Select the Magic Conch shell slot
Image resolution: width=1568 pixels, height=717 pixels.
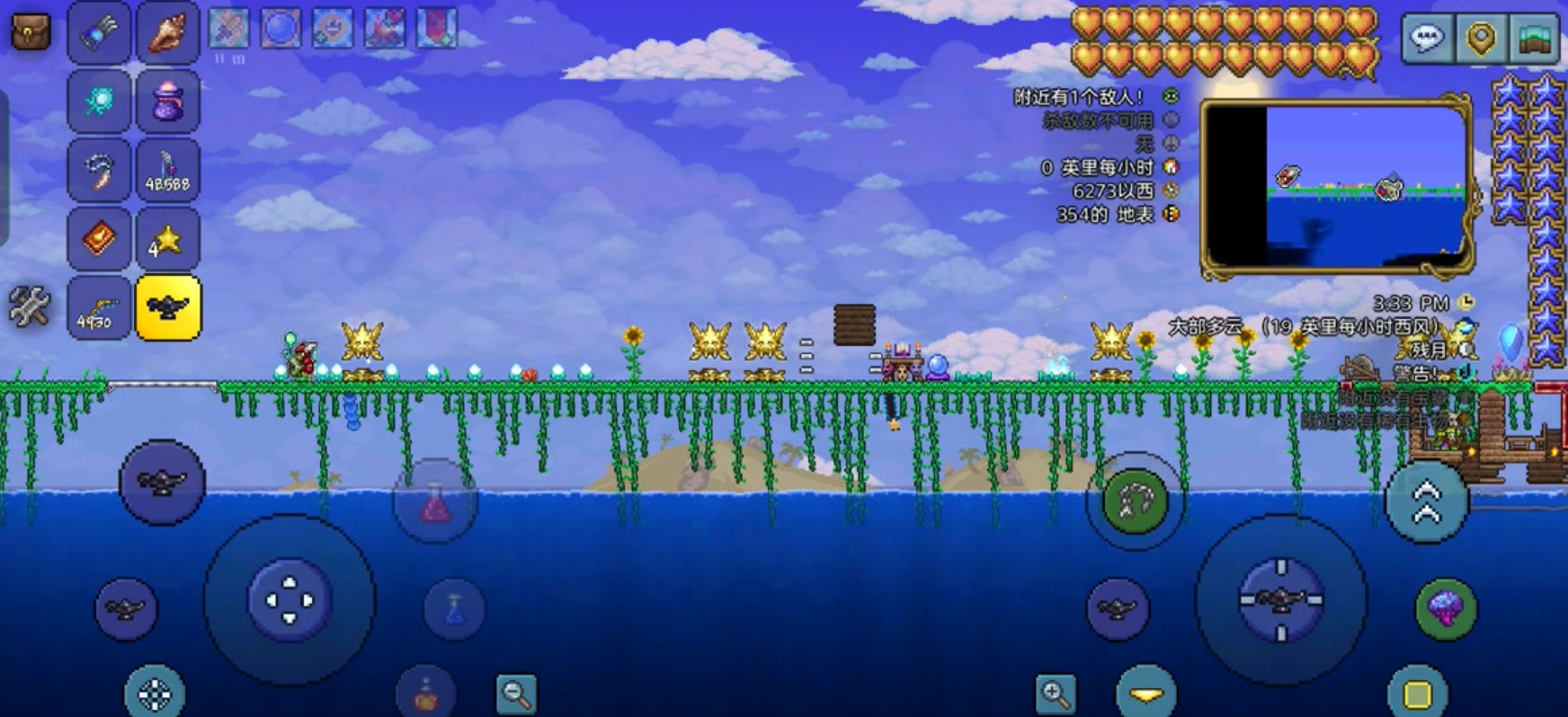tap(167, 33)
